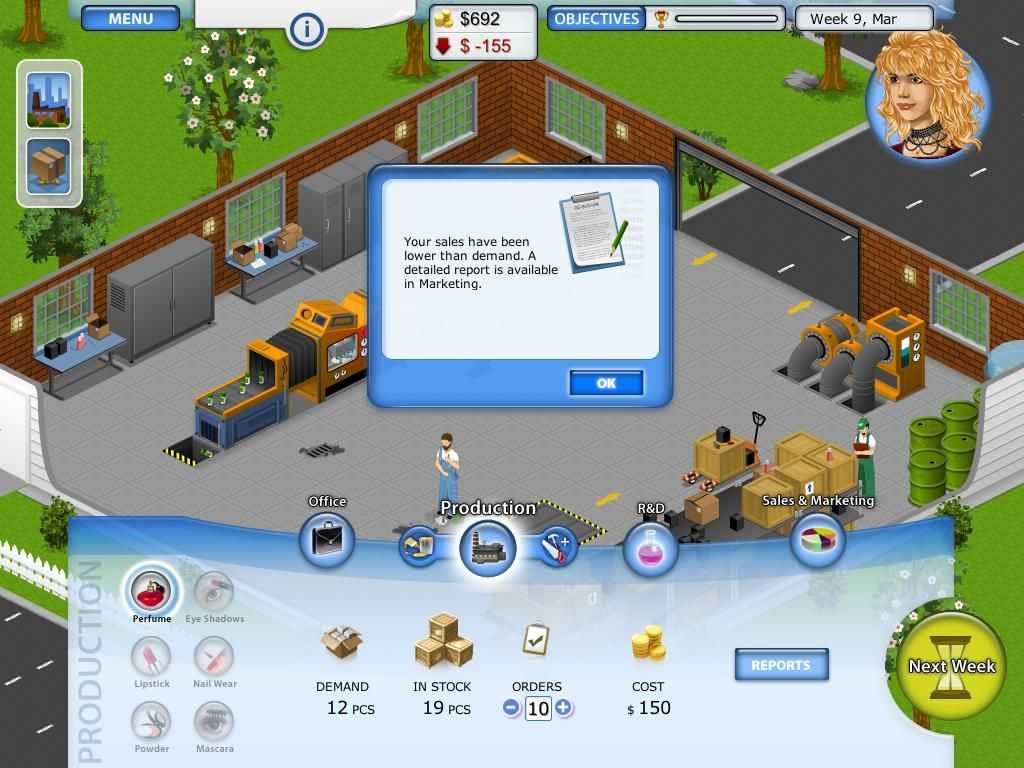Select the cardboard box warehouse icon

49,165
